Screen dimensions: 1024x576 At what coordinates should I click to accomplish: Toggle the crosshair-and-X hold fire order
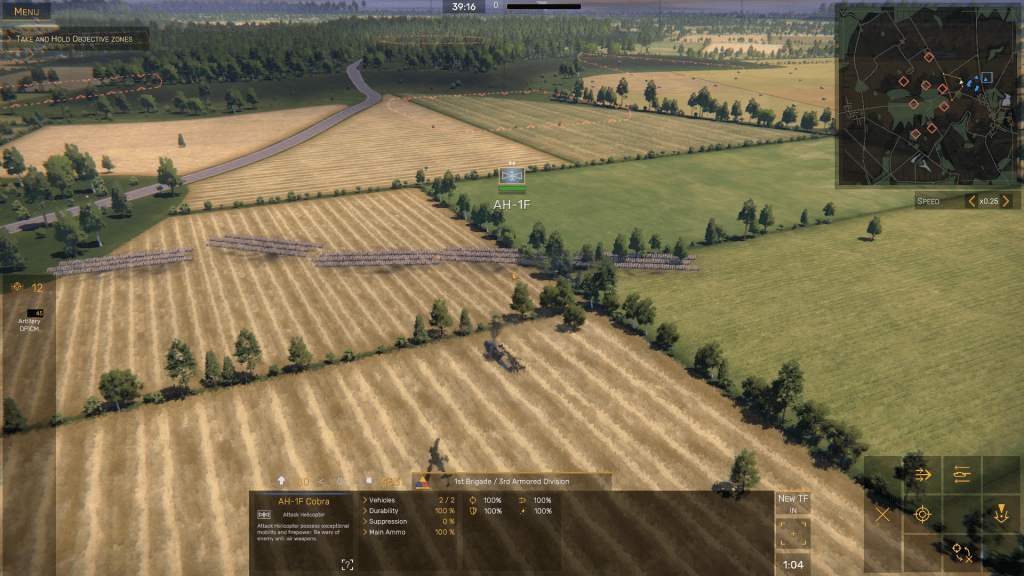(962, 553)
